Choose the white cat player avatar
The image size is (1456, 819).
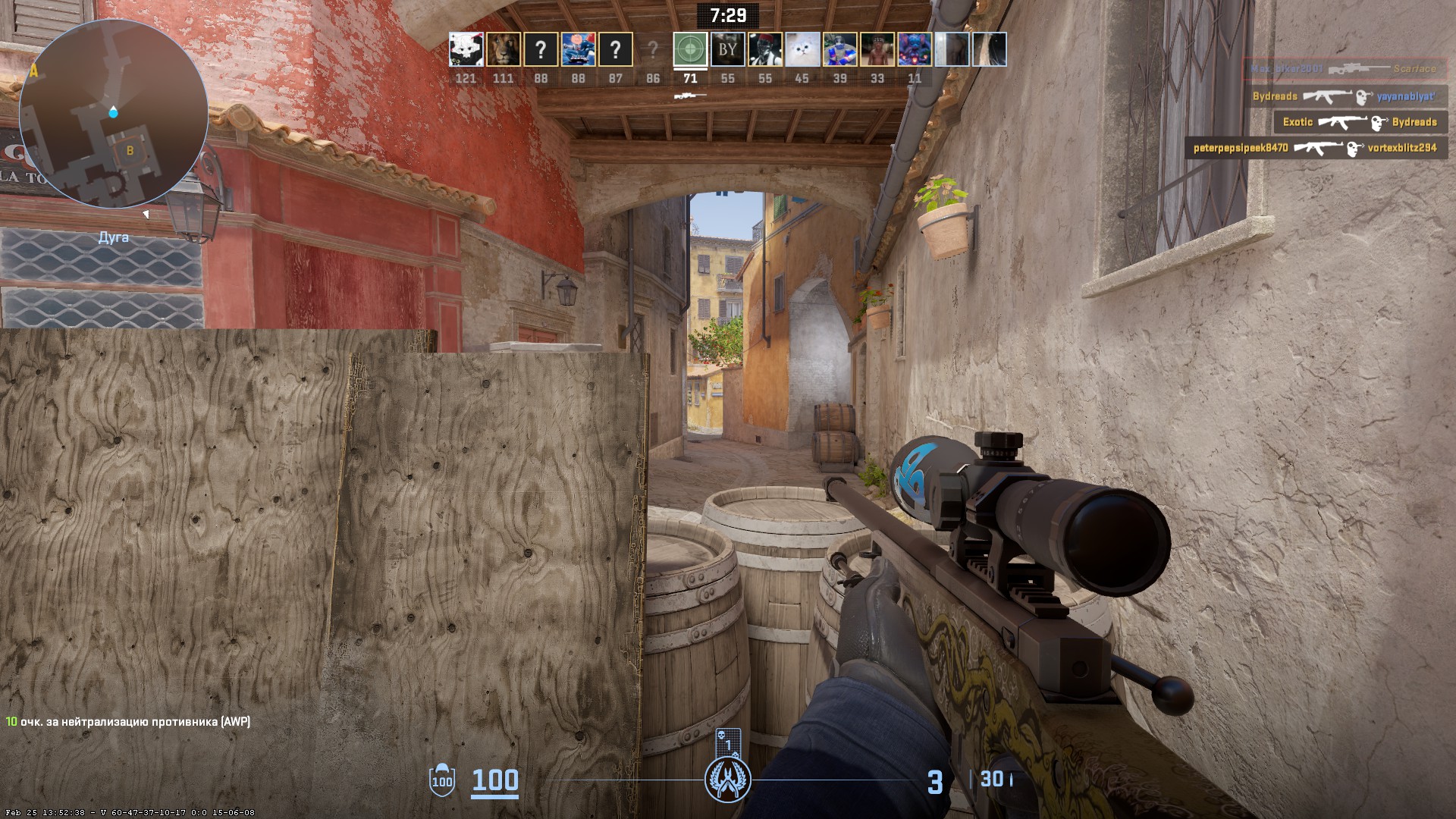point(802,50)
